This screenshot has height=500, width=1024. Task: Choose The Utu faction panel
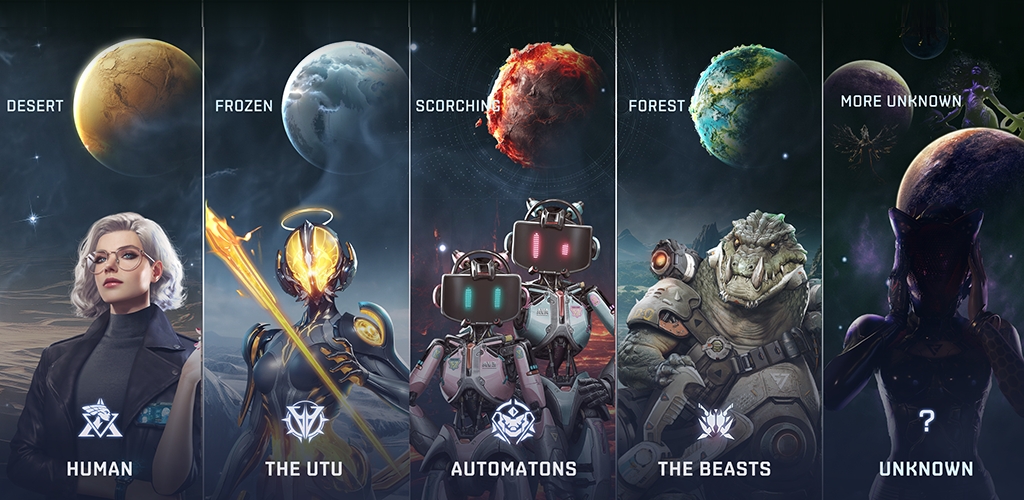click(x=305, y=300)
